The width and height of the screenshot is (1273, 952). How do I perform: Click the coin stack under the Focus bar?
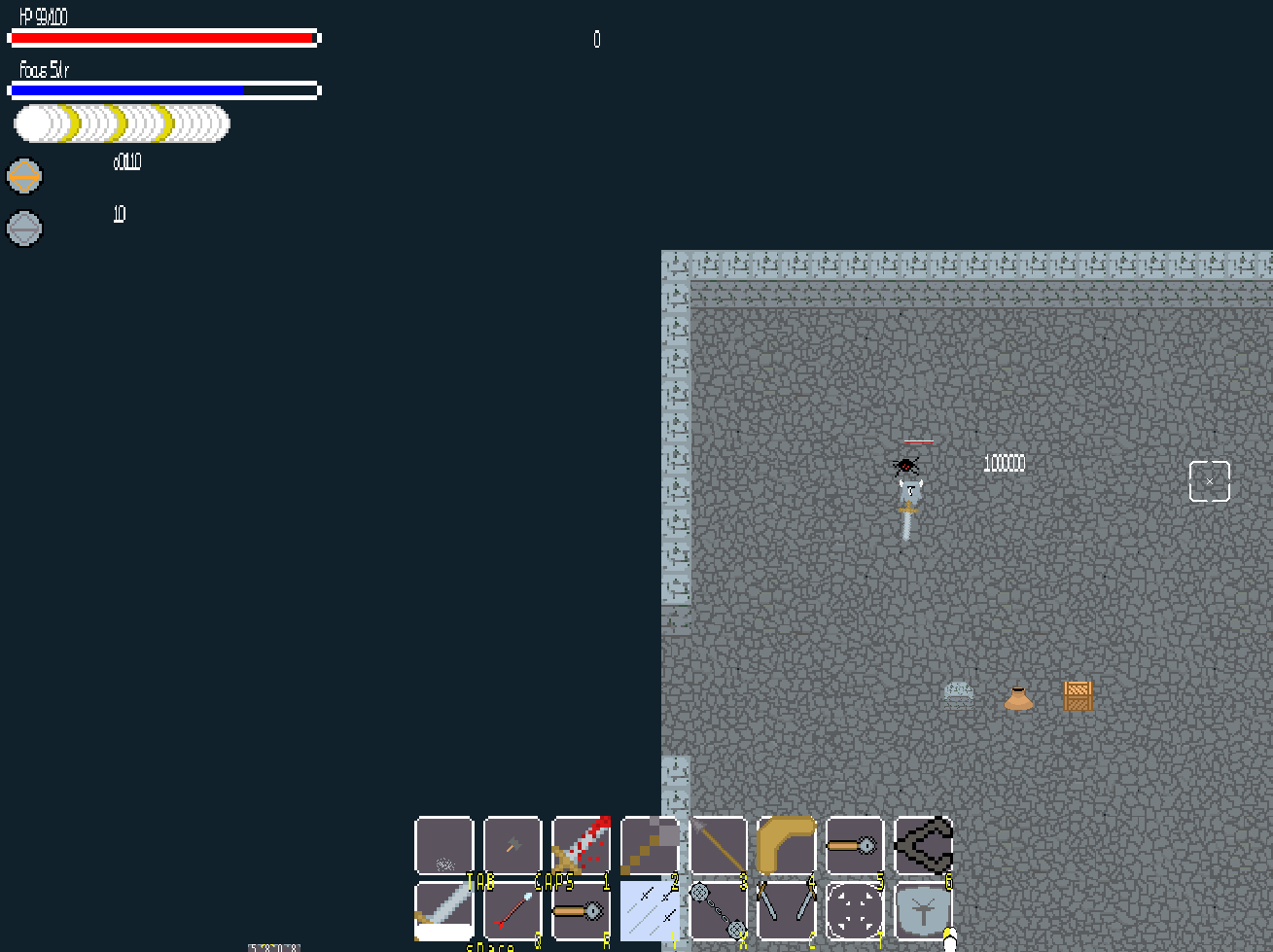(121, 123)
